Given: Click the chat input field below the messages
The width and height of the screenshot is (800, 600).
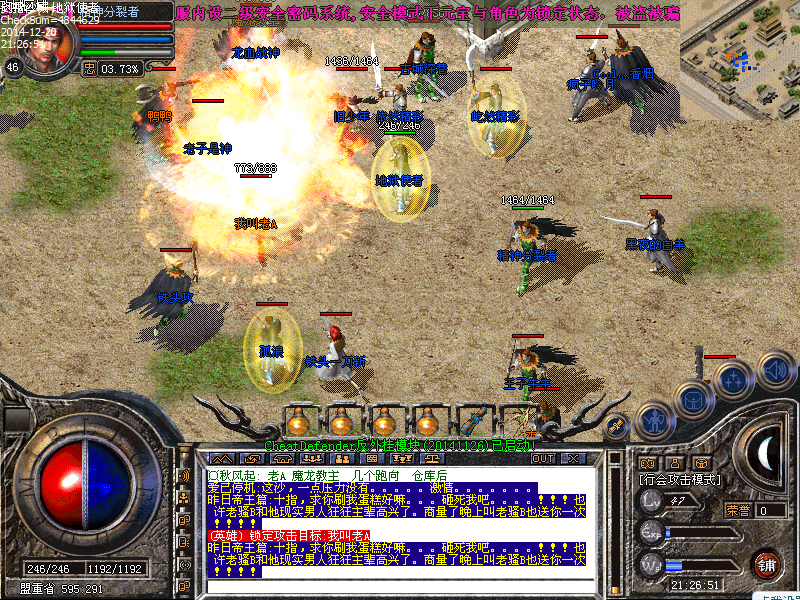Looking at the screenshot, I should [400, 586].
